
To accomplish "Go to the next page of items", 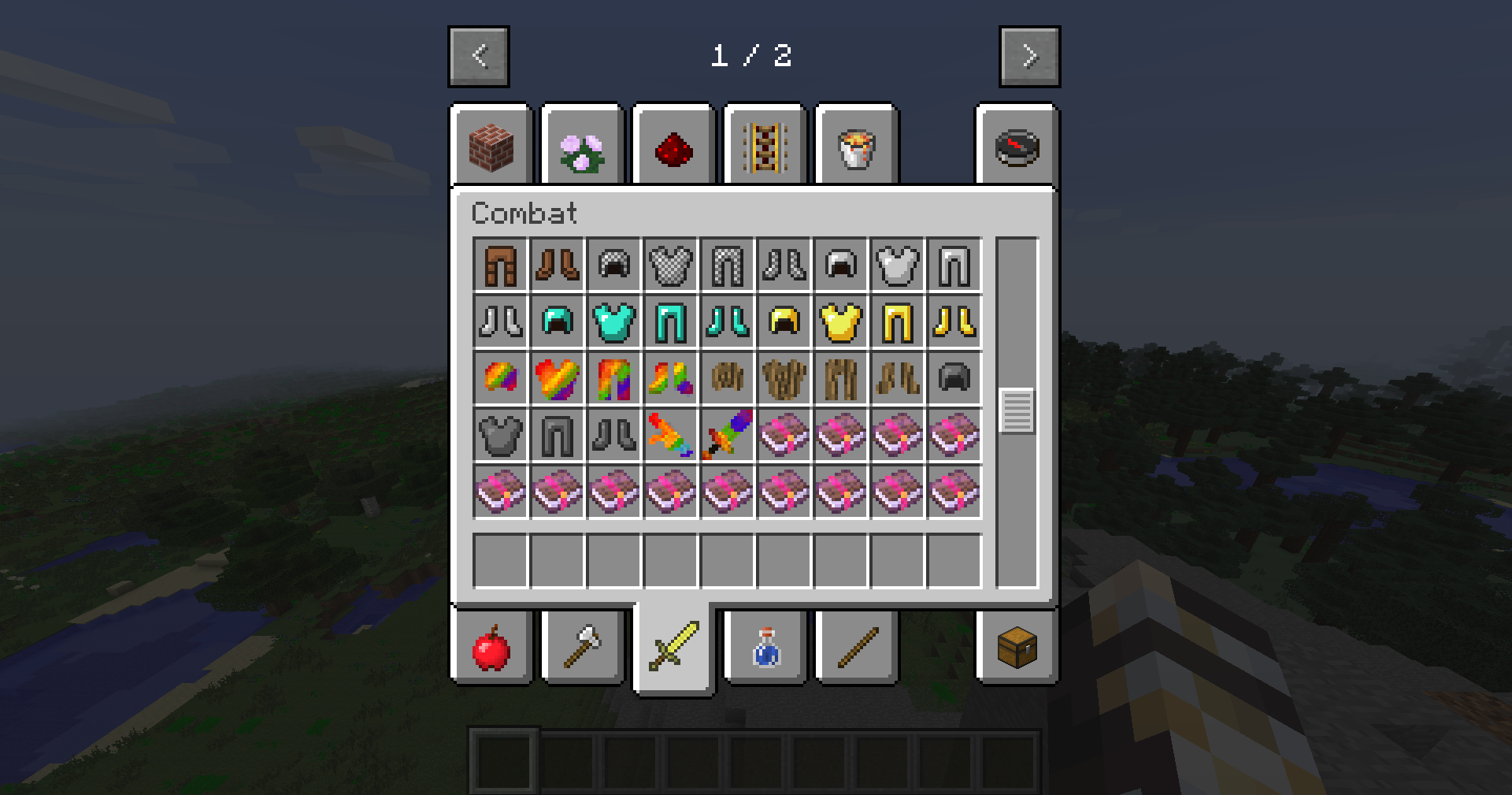I will click(1028, 55).
